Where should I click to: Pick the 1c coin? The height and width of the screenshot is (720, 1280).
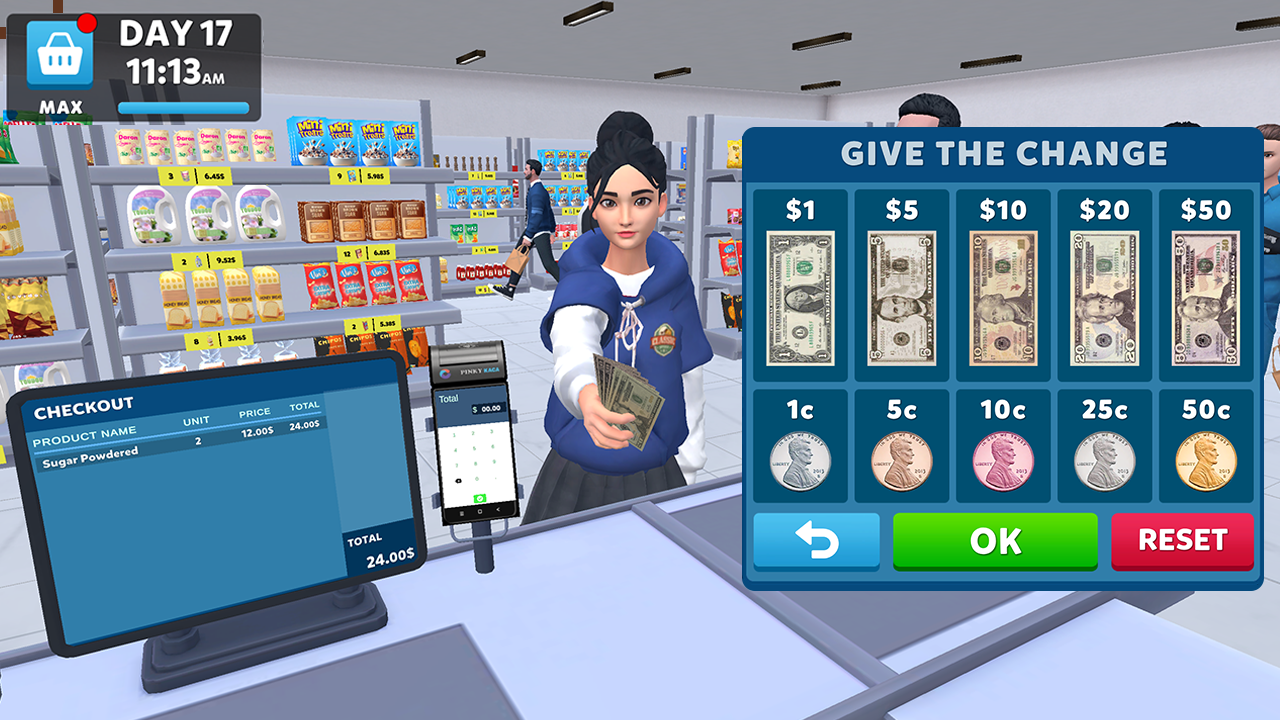(x=800, y=462)
